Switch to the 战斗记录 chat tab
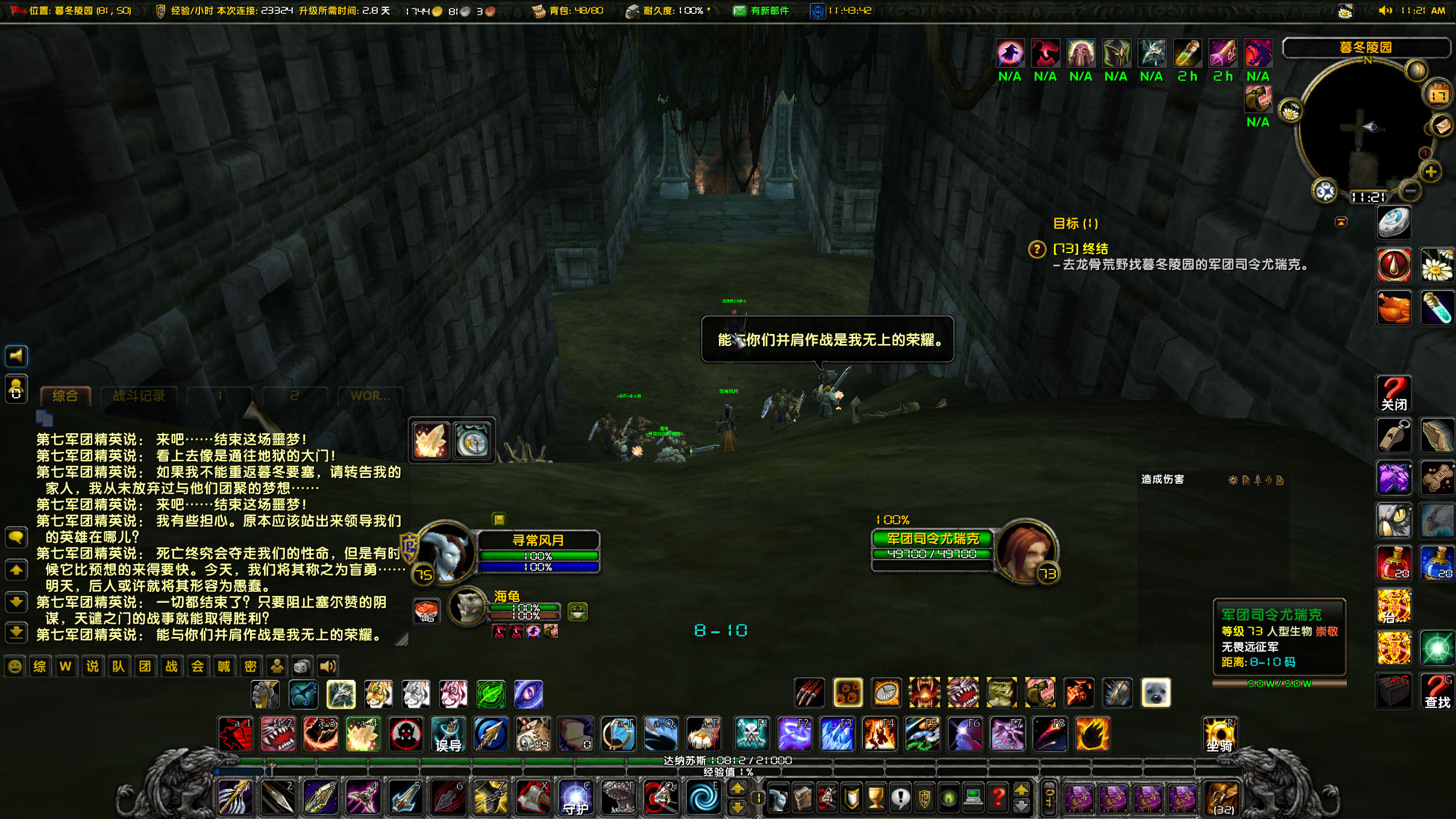Viewport: 1456px width, 819px height. tap(139, 396)
